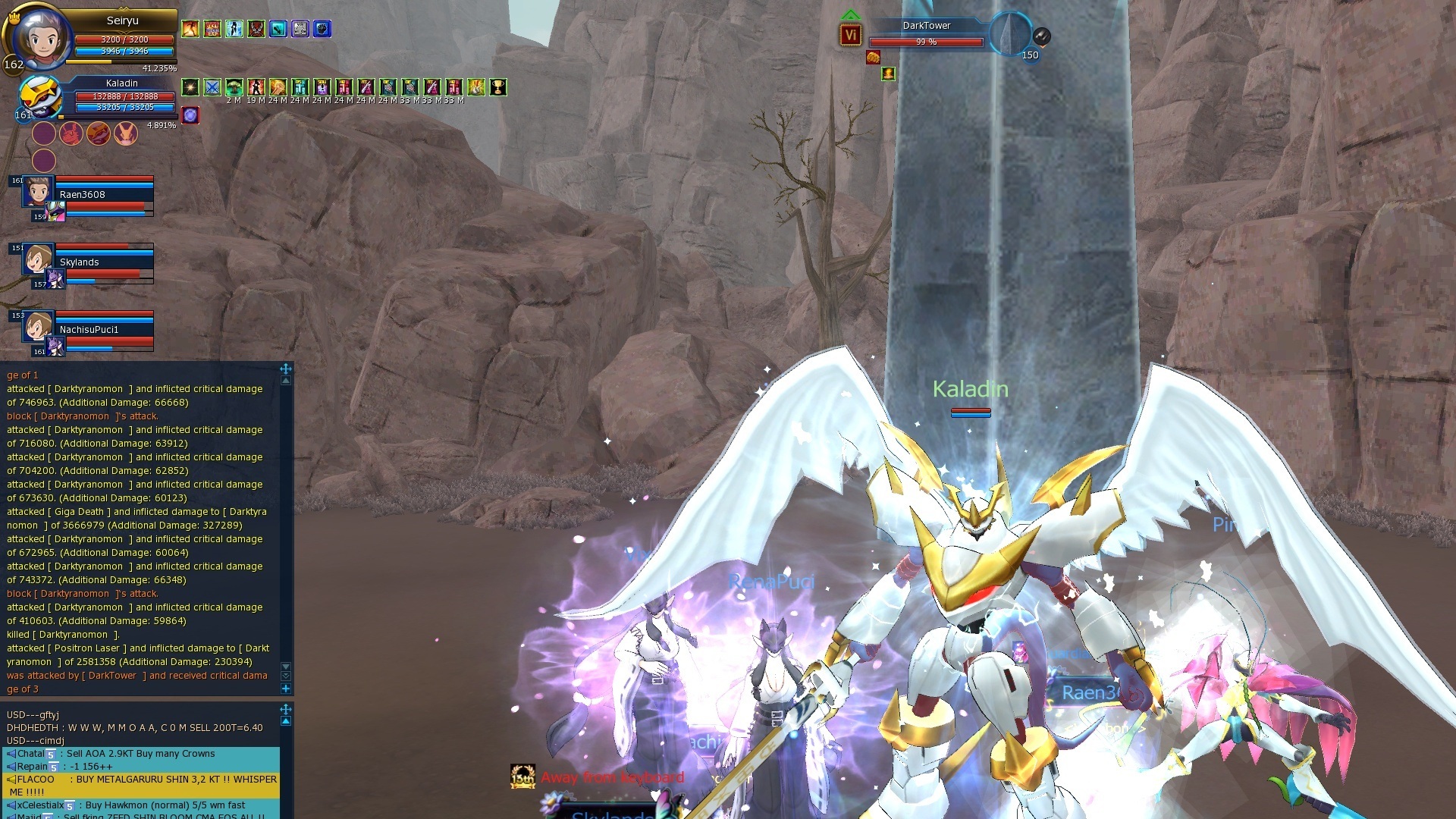Screen dimensions: 1456x819
Task: Choose the long-eared orange evolution slot
Action: pyautogui.click(x=126, y=133)
